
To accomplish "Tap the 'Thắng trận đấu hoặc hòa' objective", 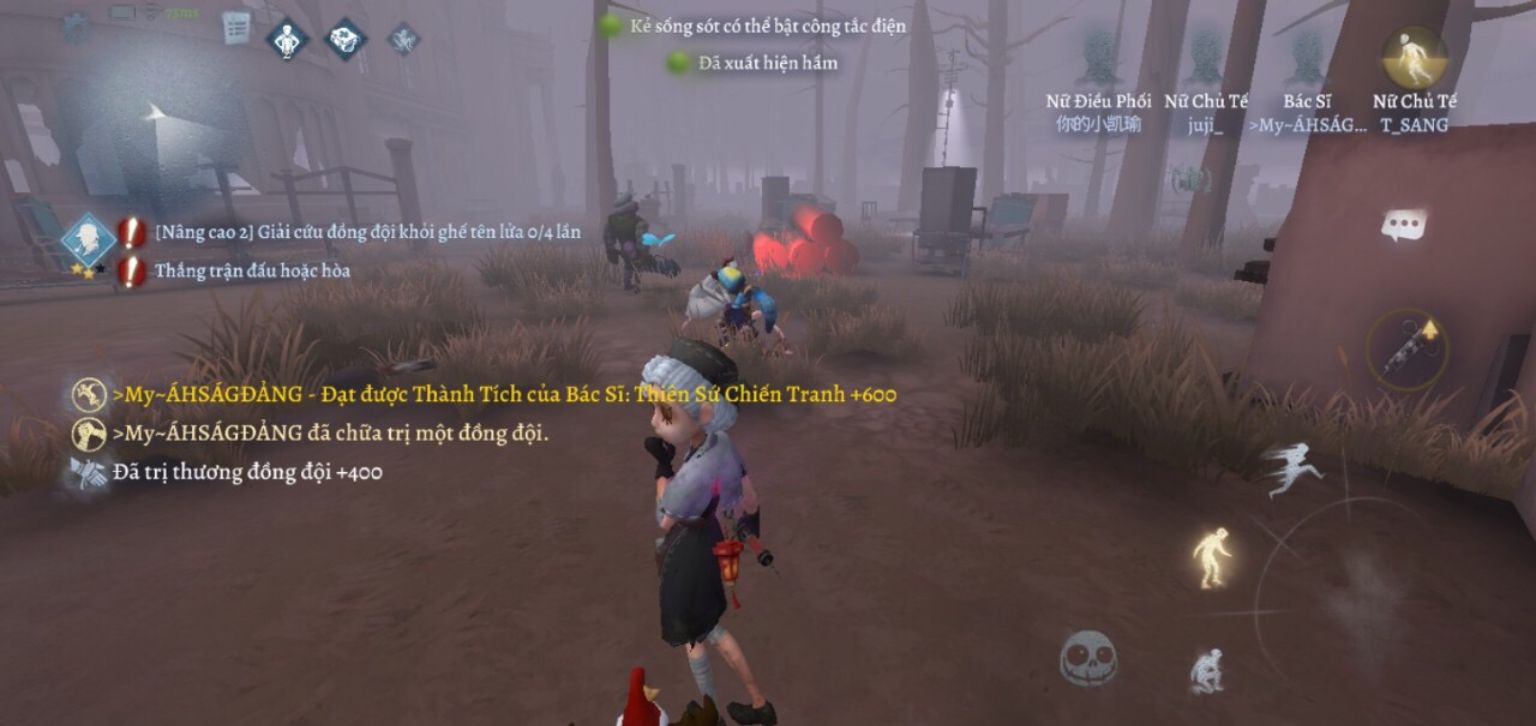I will coord(252,271).
